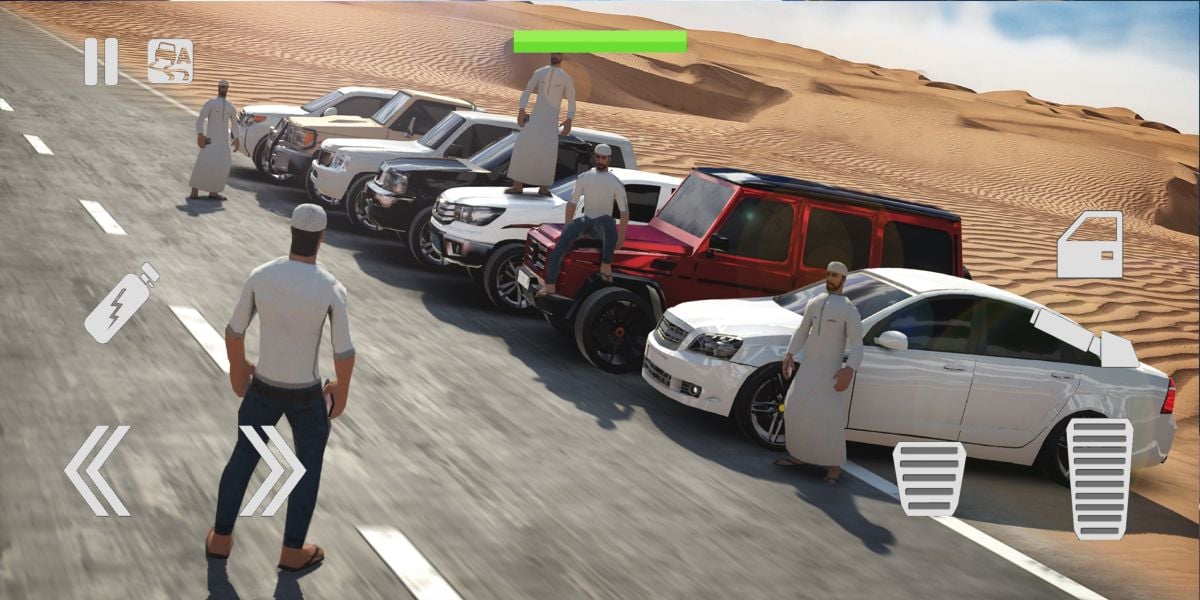Hit the brake pedal
The width and height of the screenshot is (1200, 600).
pyautogui.click(x=929, y=478)
